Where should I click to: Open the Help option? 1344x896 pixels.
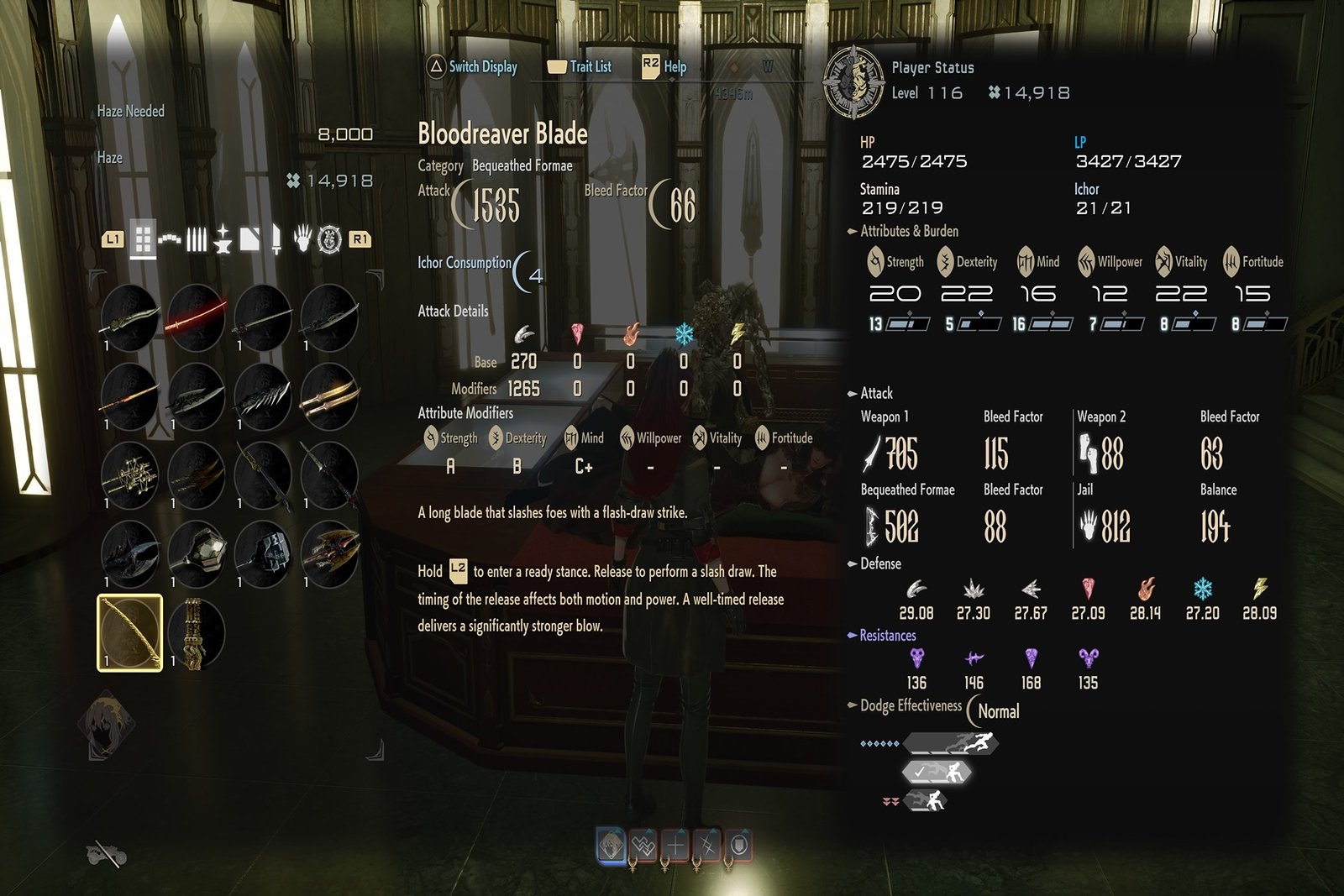[664, 66]
